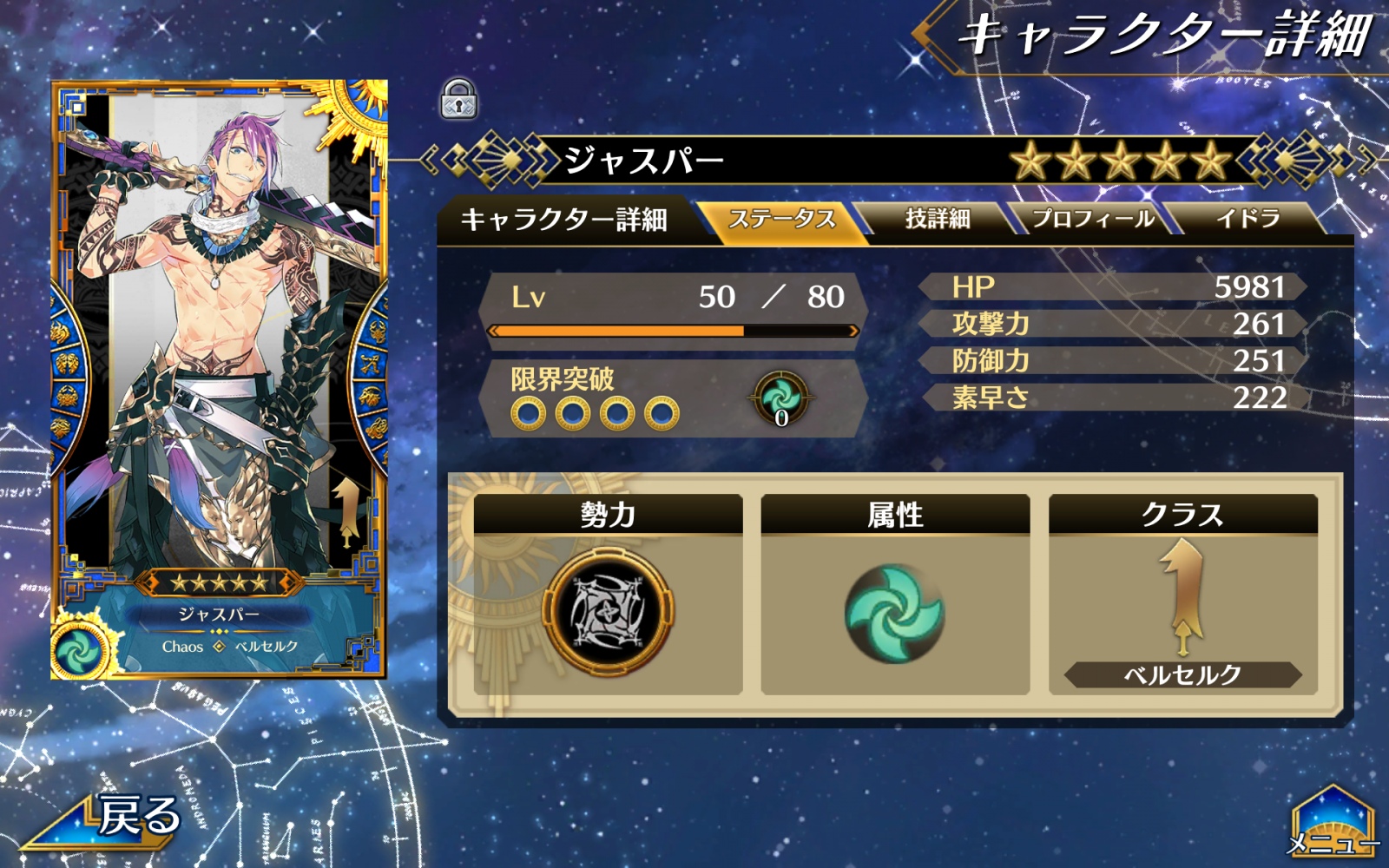The width and height of the screenshot is (1389, 868).
Task: Tap the green swirl attribute icon under 属性
Action: coord(894,614)
